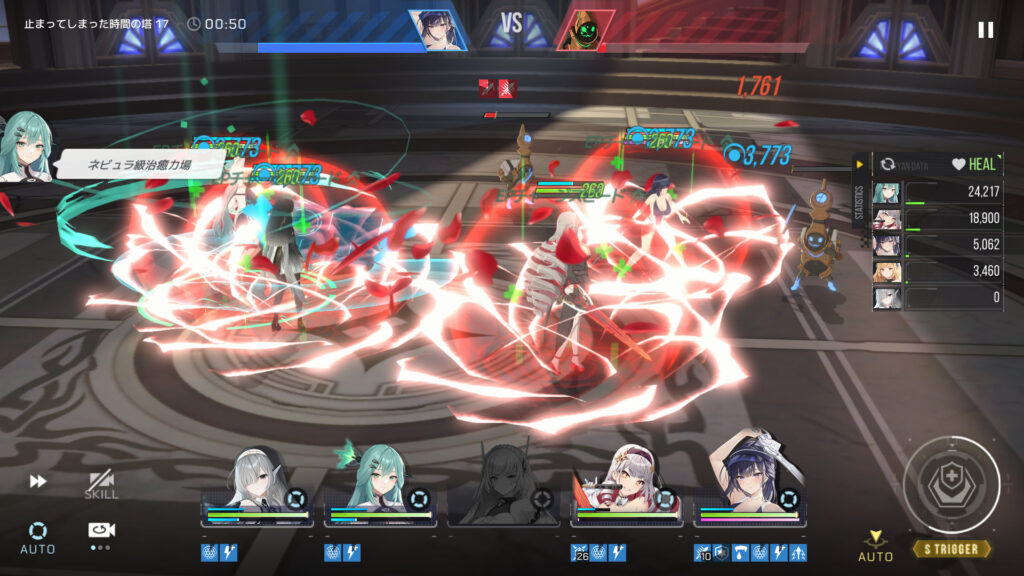Toggle fast-forward battle speed
Screen dimensions: 1024x576
click(38, 482)
